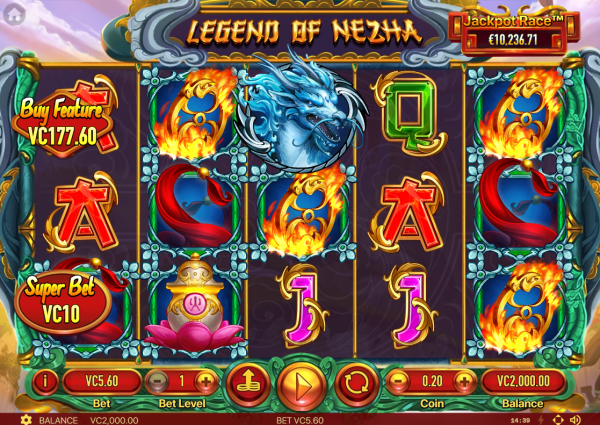Open the info paytable button
Viewport: 600px width, 425px height.
point(47,381)
